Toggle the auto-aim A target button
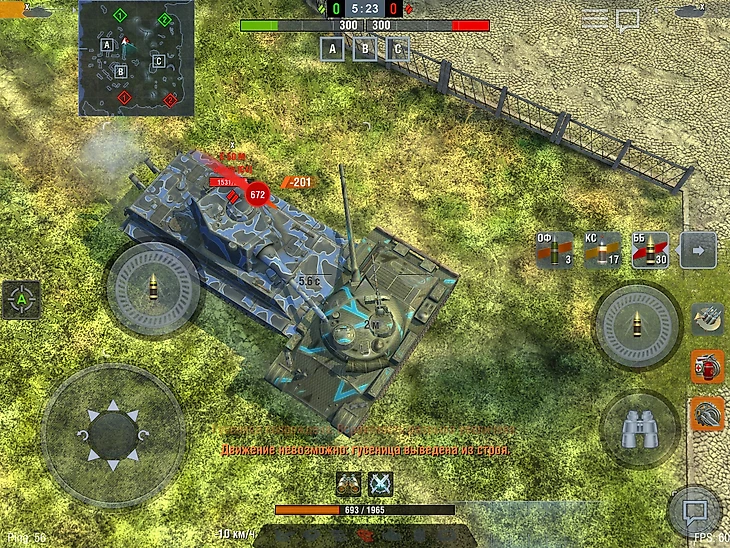Image resolution: width=730 pixels, height=548 pixels. pyautogui.click(x=21, y=299)
